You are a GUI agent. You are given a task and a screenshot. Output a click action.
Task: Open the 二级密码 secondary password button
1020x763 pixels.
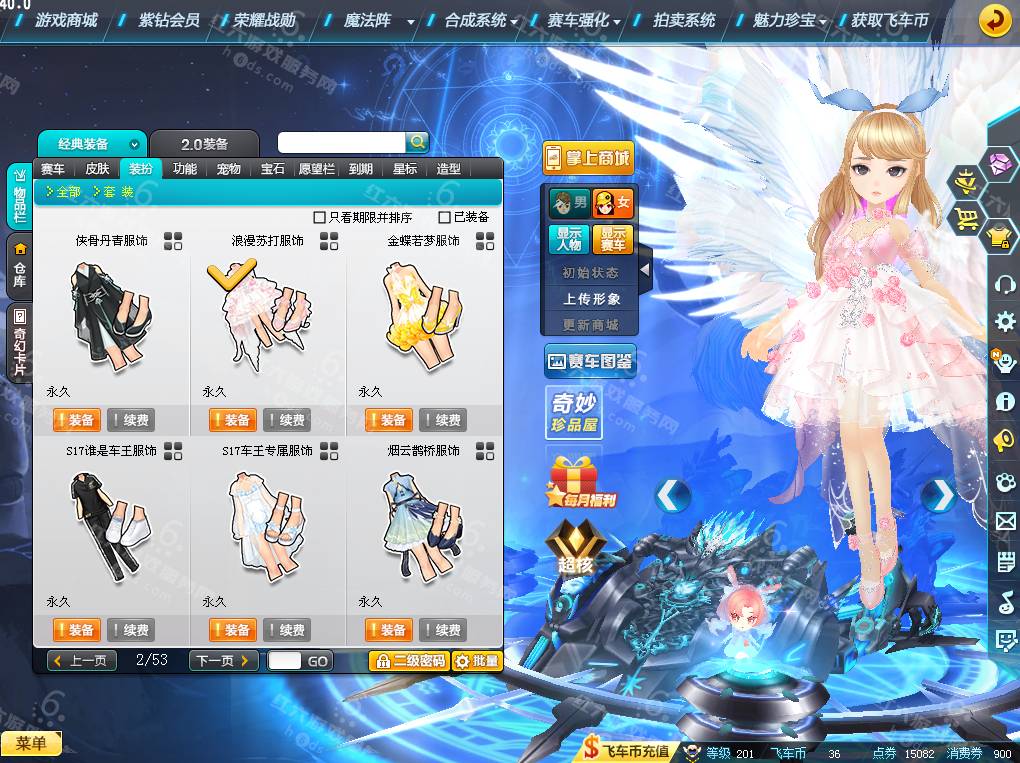click(x=408, y=661)
